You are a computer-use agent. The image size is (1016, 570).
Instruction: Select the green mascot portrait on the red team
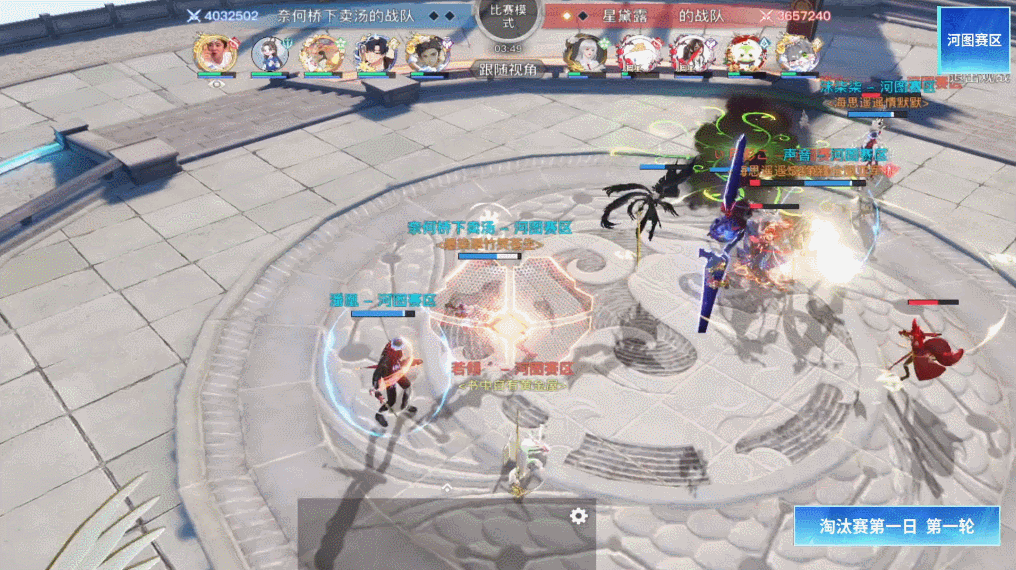[x=742, y=52]
